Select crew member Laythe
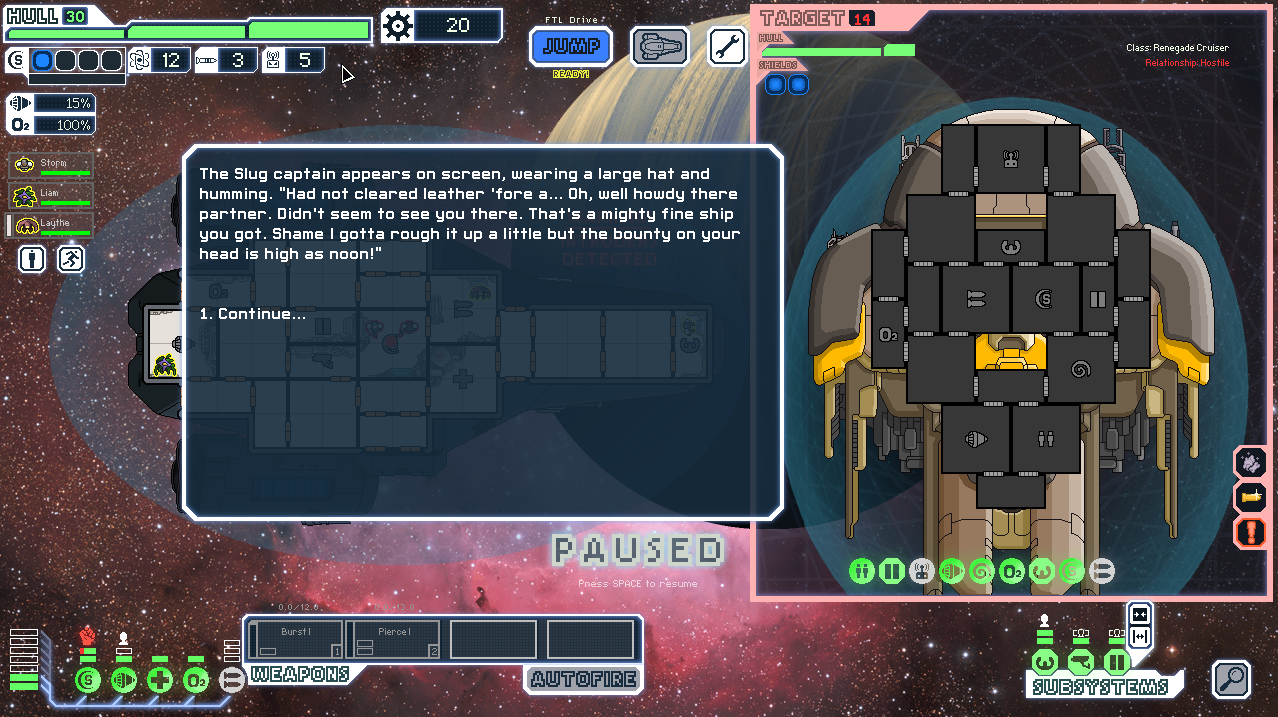The height and width of the screenshot is (717, 1278). tap(52, 225)
